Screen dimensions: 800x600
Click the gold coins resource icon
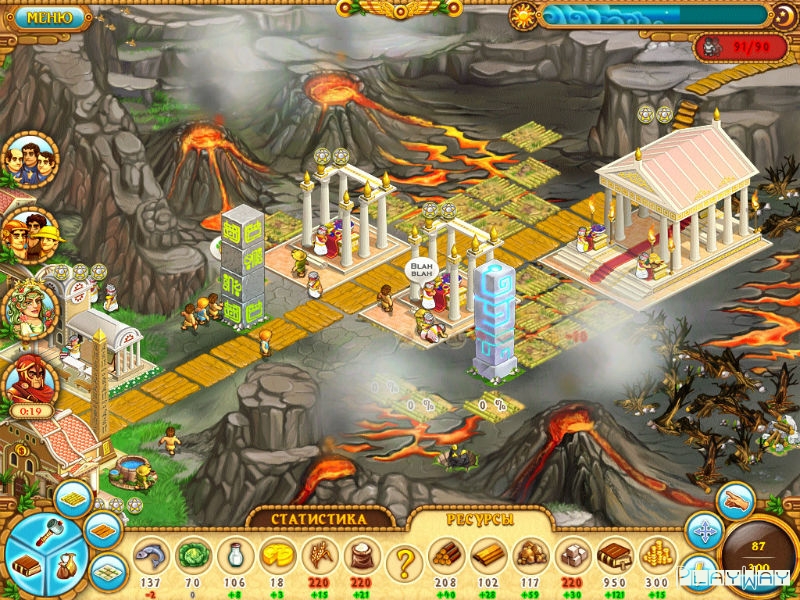point(655,555)
